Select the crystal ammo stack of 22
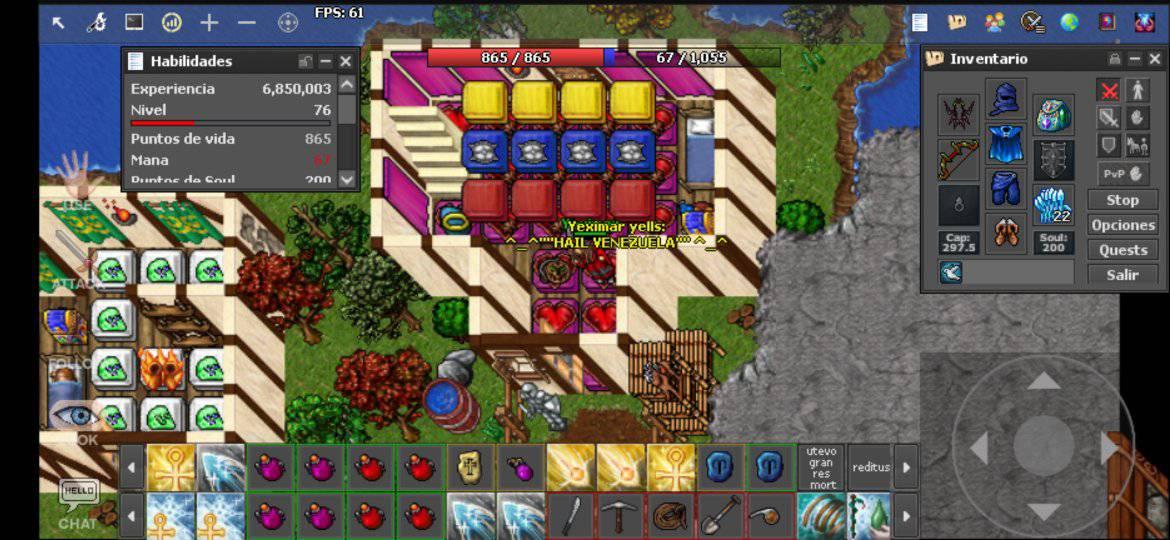1170x540 pixels. [x=1054, y=205]
